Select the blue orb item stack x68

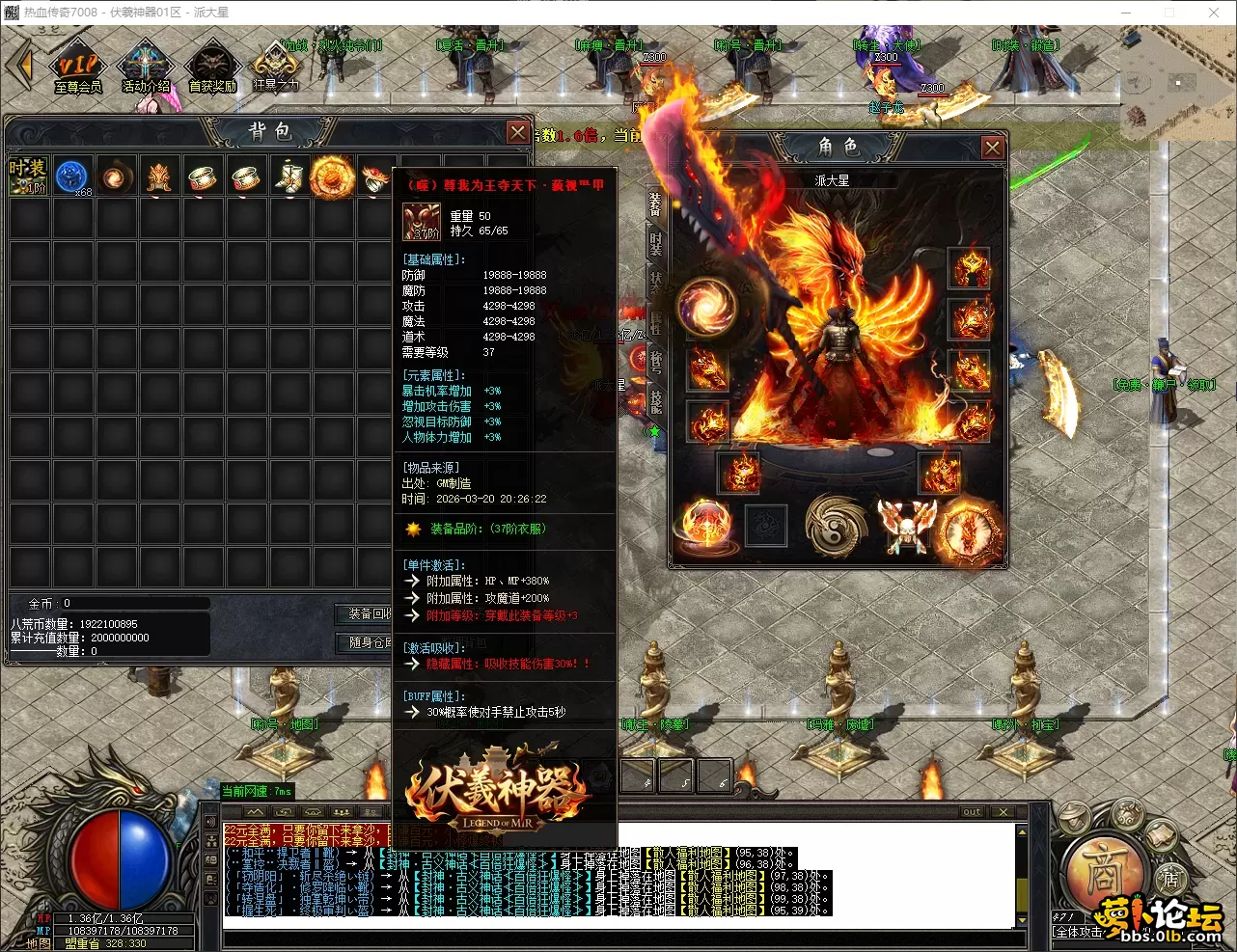point(72,177)
